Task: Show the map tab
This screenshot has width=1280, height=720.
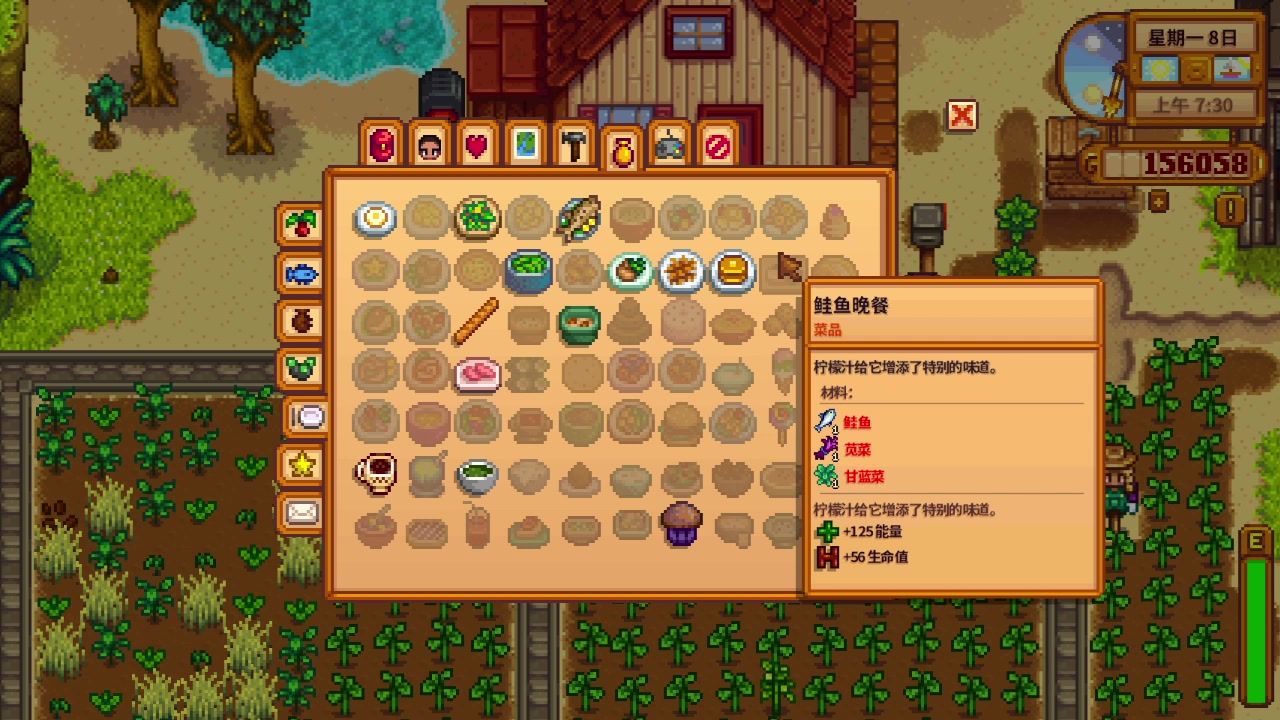Action: coord(525,146)
